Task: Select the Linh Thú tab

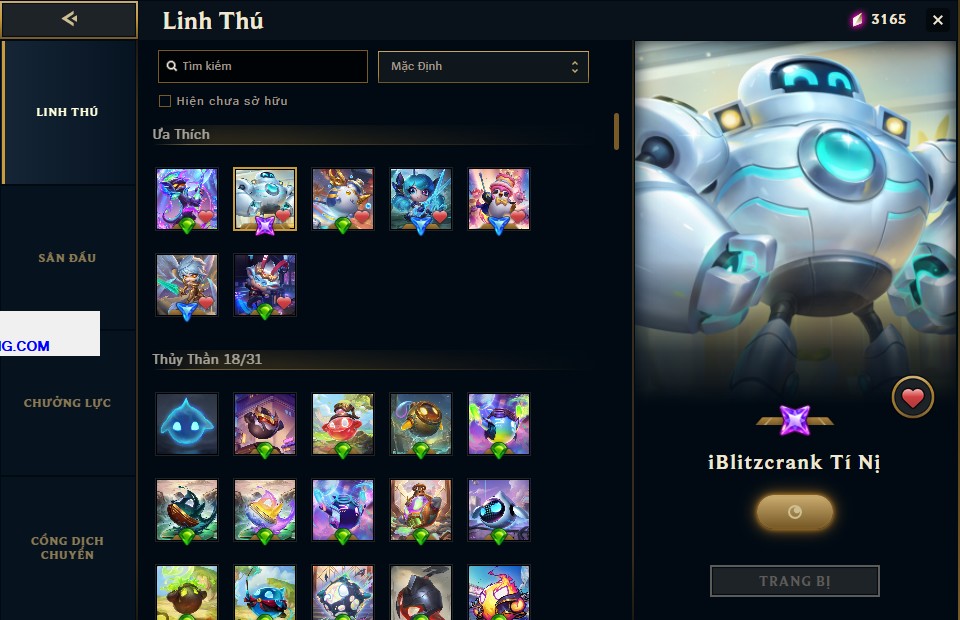Action: (67, 112)
